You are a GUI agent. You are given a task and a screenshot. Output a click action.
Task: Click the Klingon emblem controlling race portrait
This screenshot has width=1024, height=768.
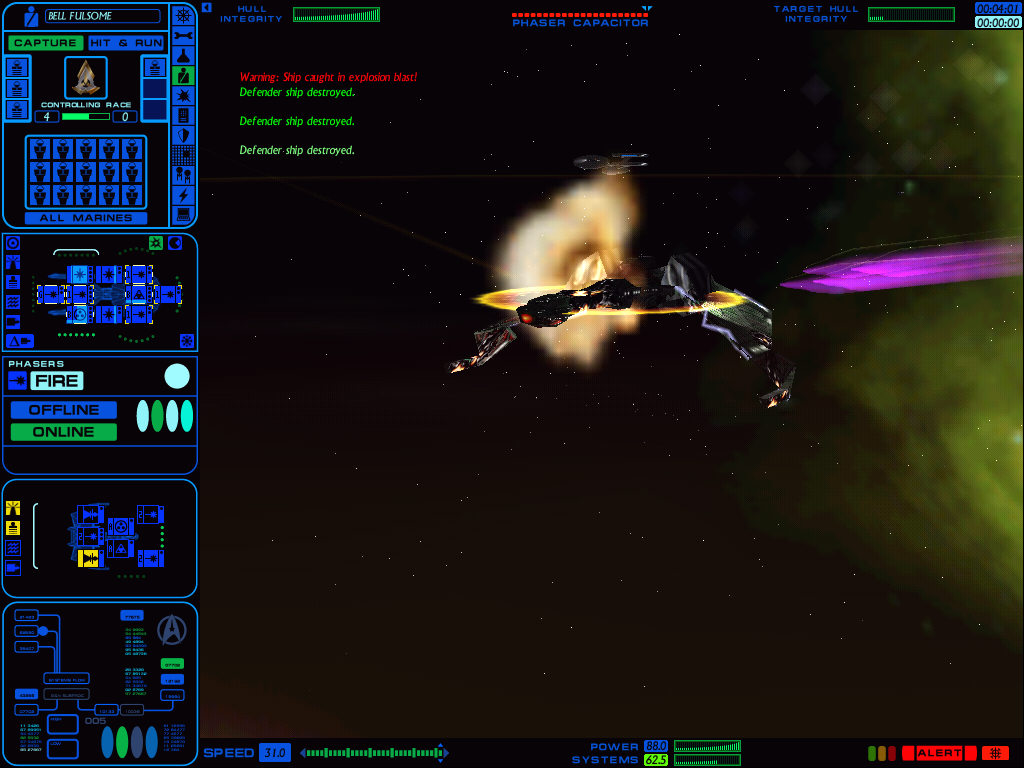(x=86, y=77)
